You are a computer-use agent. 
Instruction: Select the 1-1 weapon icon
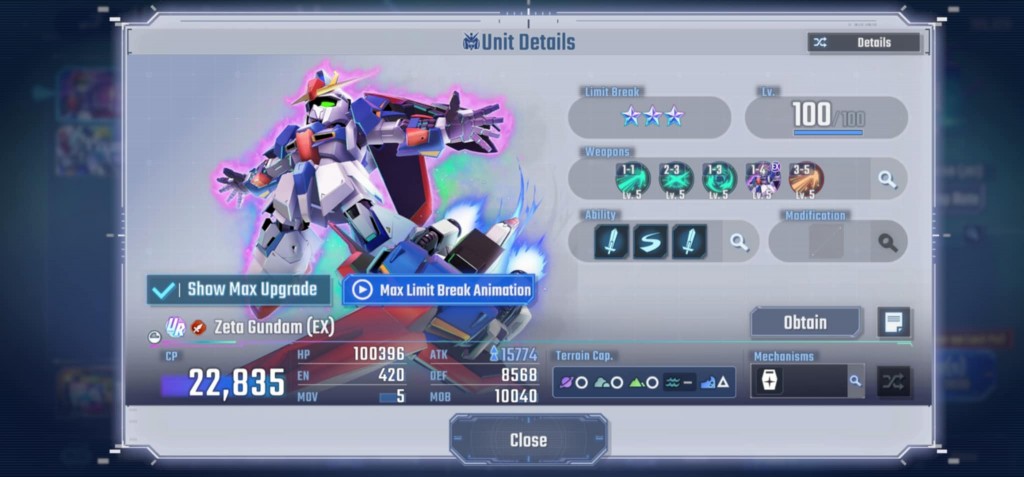point(632,179)
